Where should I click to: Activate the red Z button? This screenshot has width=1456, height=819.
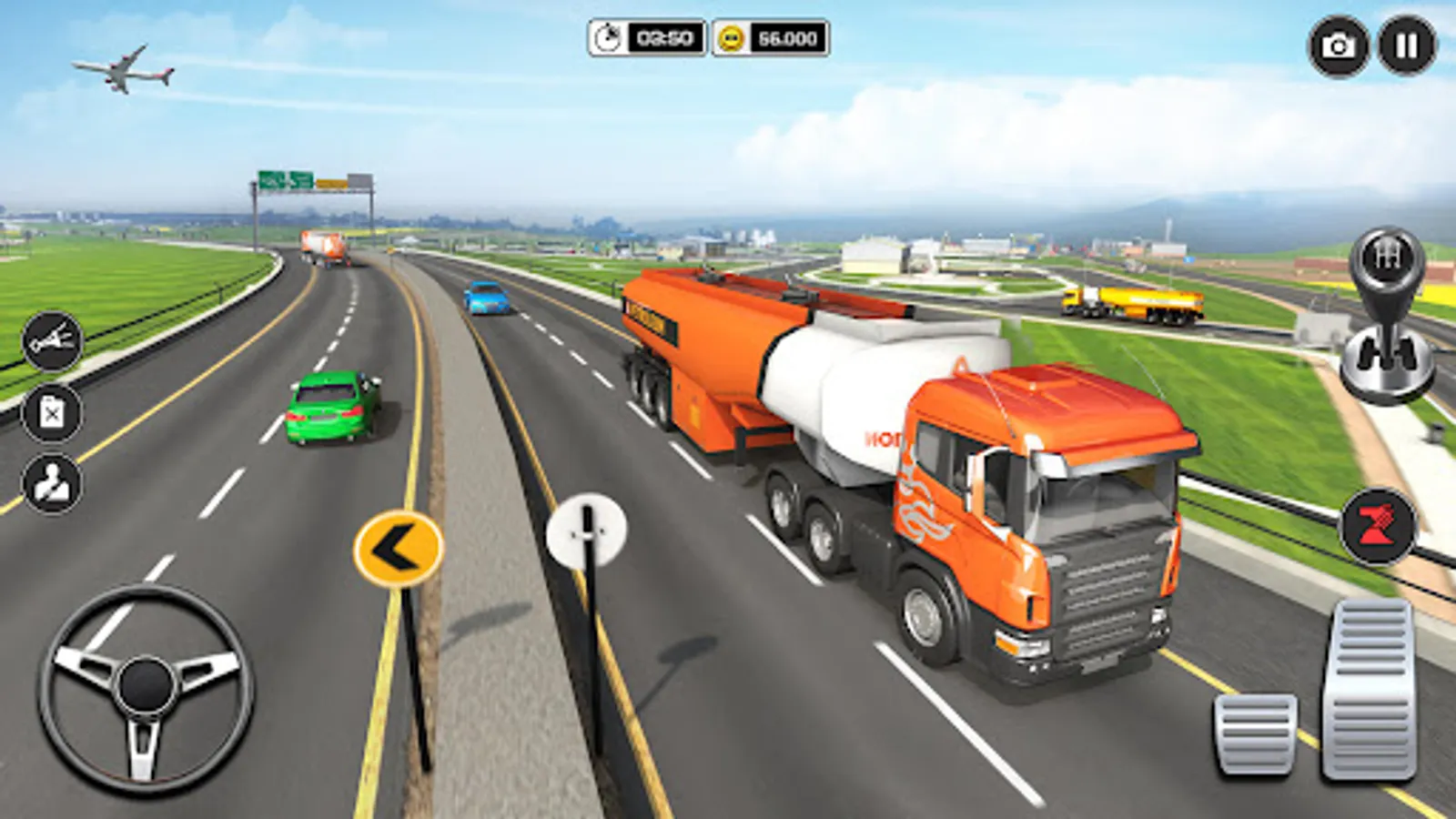click(1378, 527)
